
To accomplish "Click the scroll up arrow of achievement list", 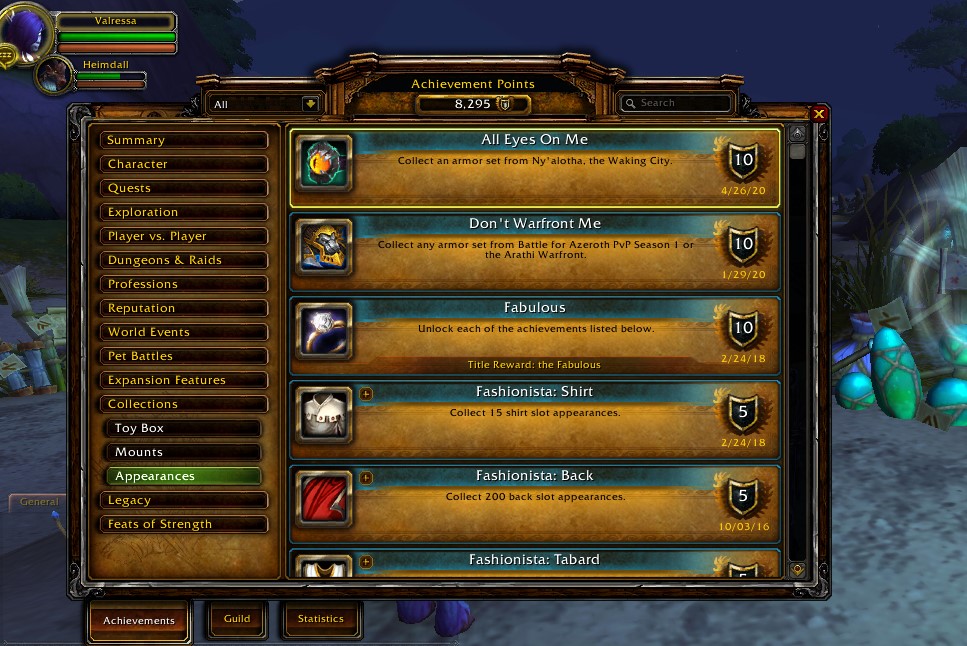I will [x=797, y=133].
